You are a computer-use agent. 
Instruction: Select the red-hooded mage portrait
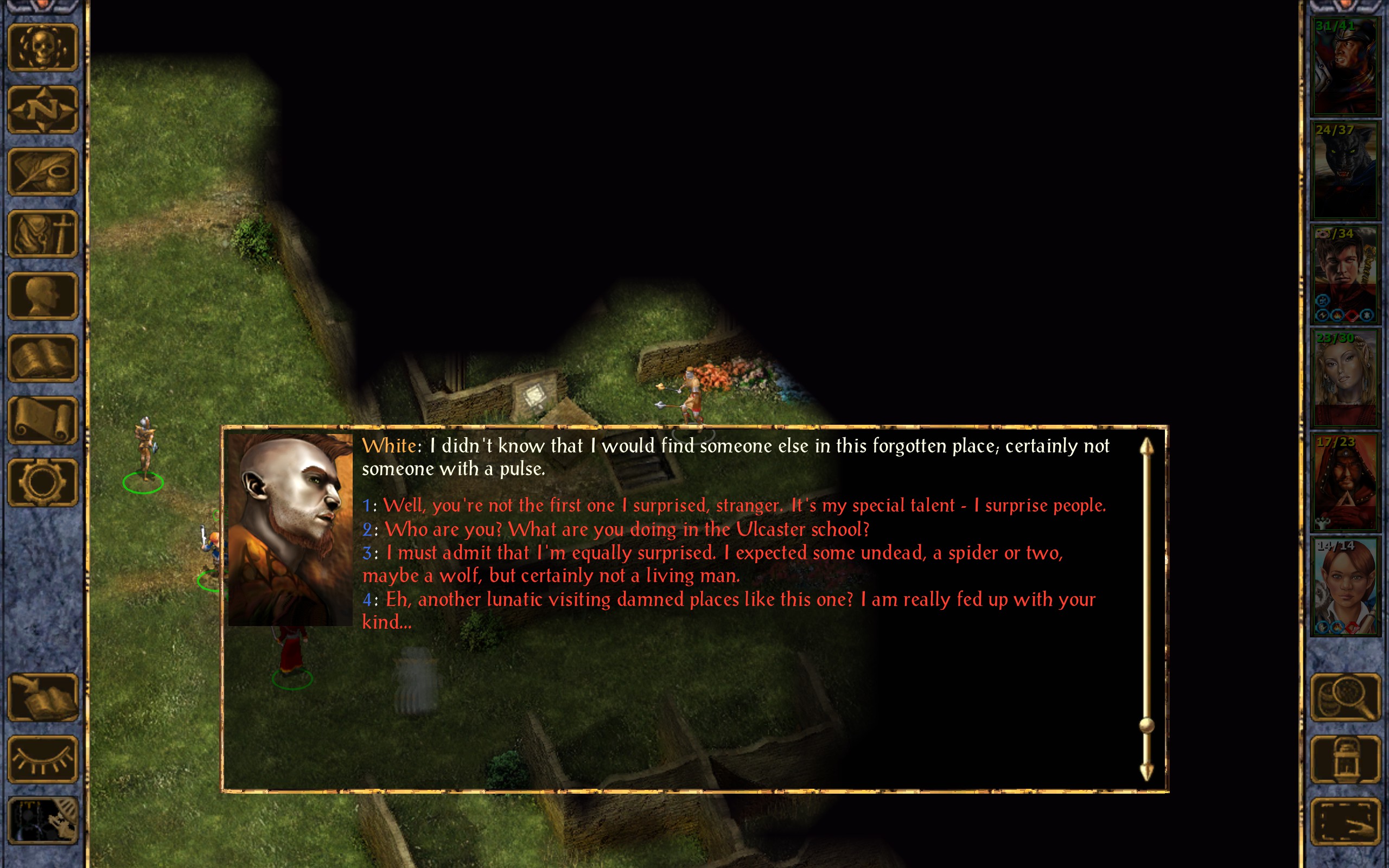pos(1345,482)
